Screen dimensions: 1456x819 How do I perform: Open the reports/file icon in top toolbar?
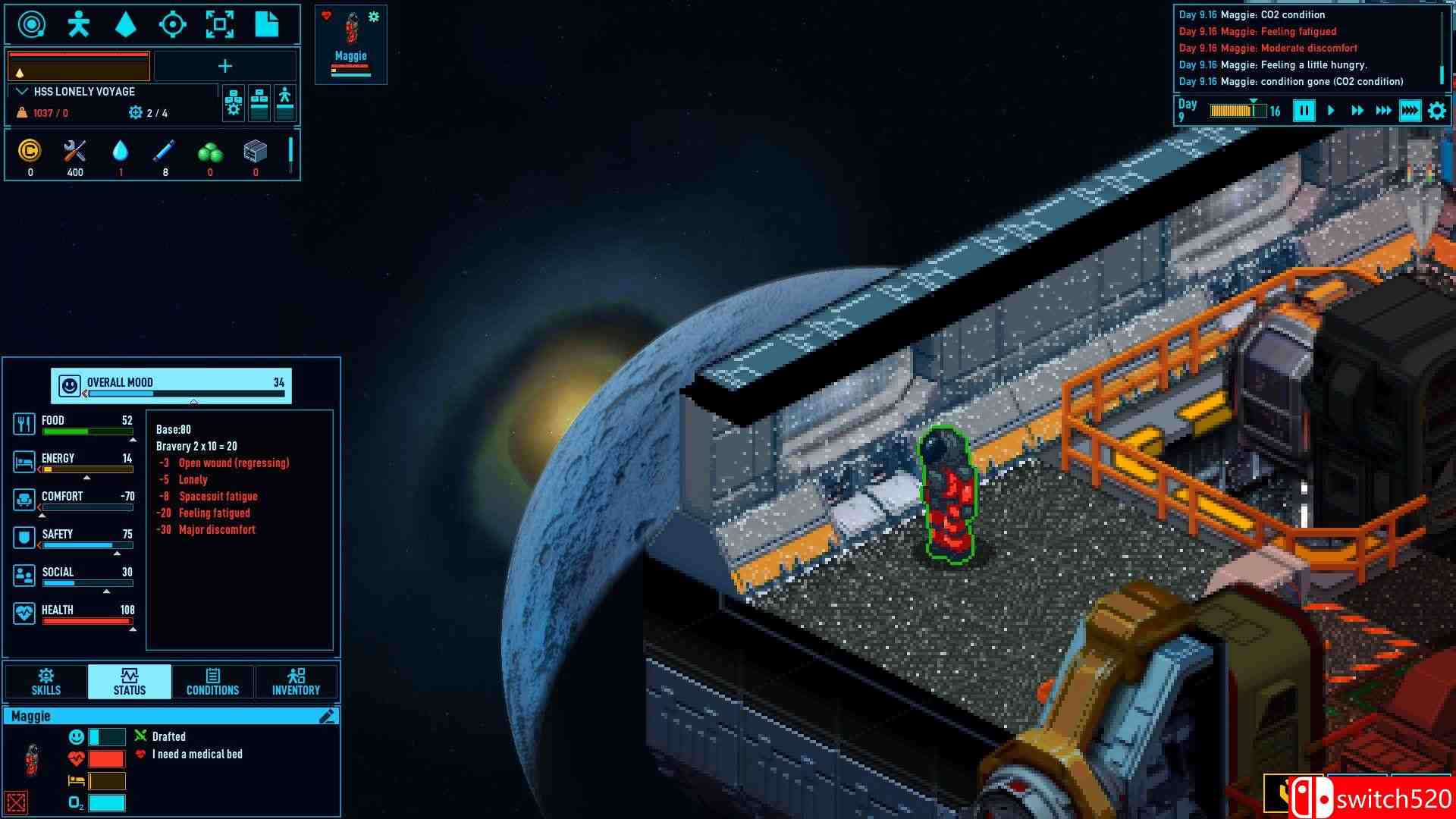coord(268,24)
